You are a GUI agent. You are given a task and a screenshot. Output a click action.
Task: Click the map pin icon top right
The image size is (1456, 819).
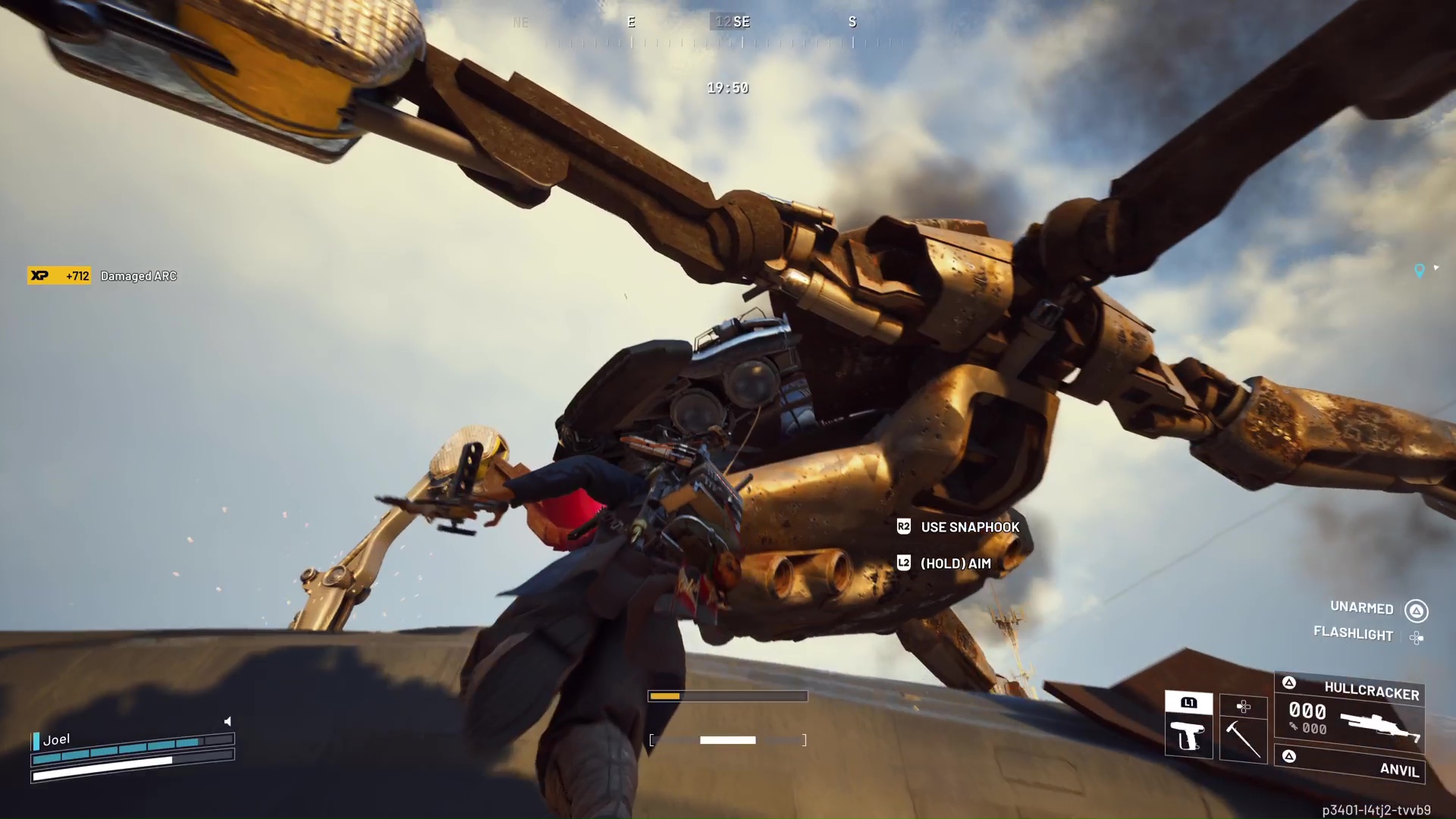(x=1417, y=268)
